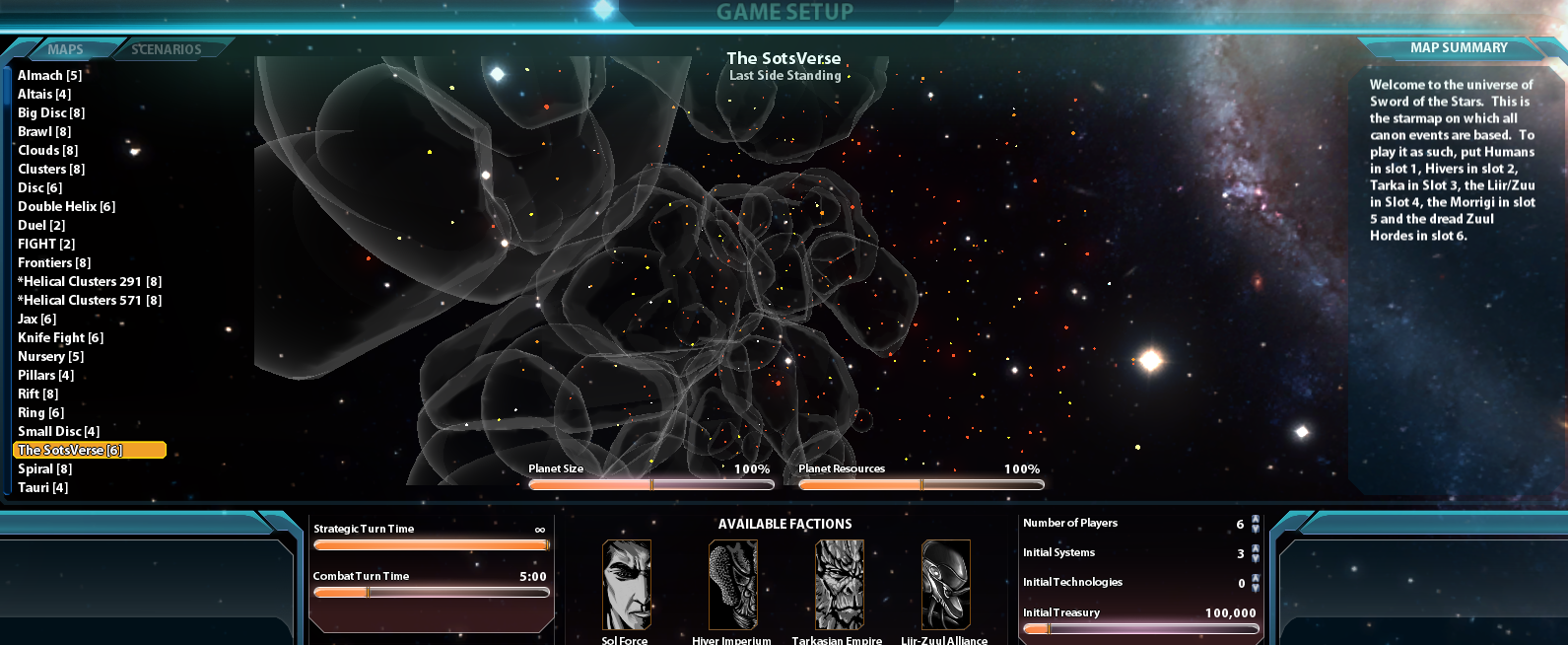Screen dimensions: 1568x645
Task: Select the Sol Force faction portrait
Action: point(627,585)
